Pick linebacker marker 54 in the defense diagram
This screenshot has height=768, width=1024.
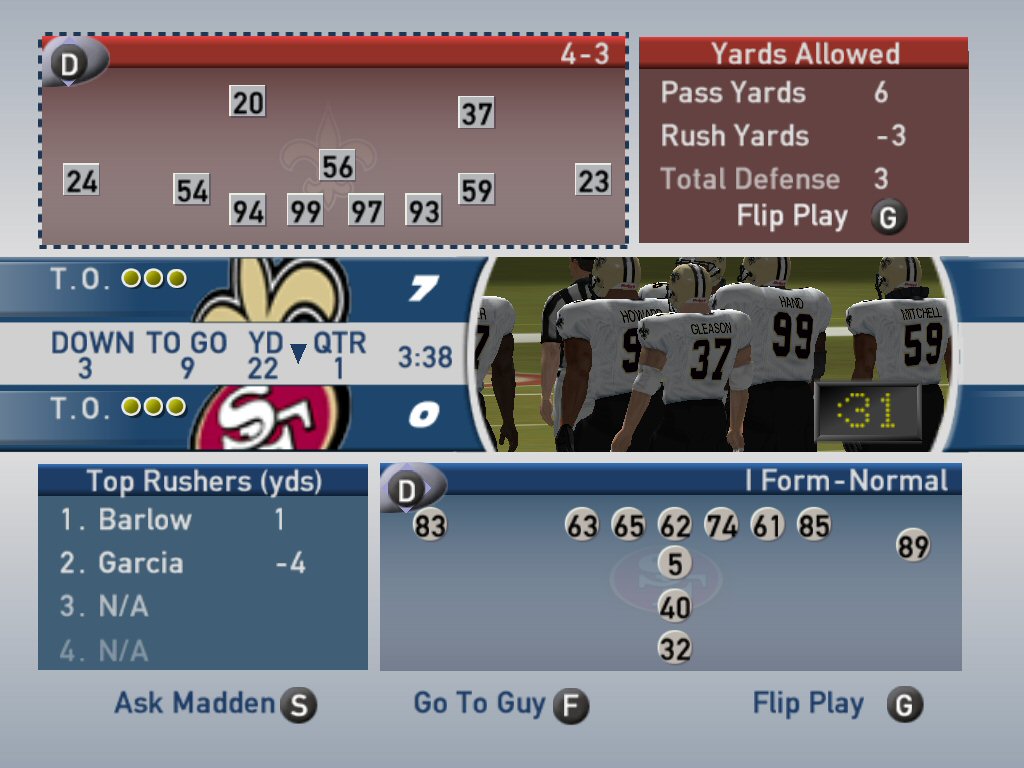pyautogui.click(x=192, y=190)
